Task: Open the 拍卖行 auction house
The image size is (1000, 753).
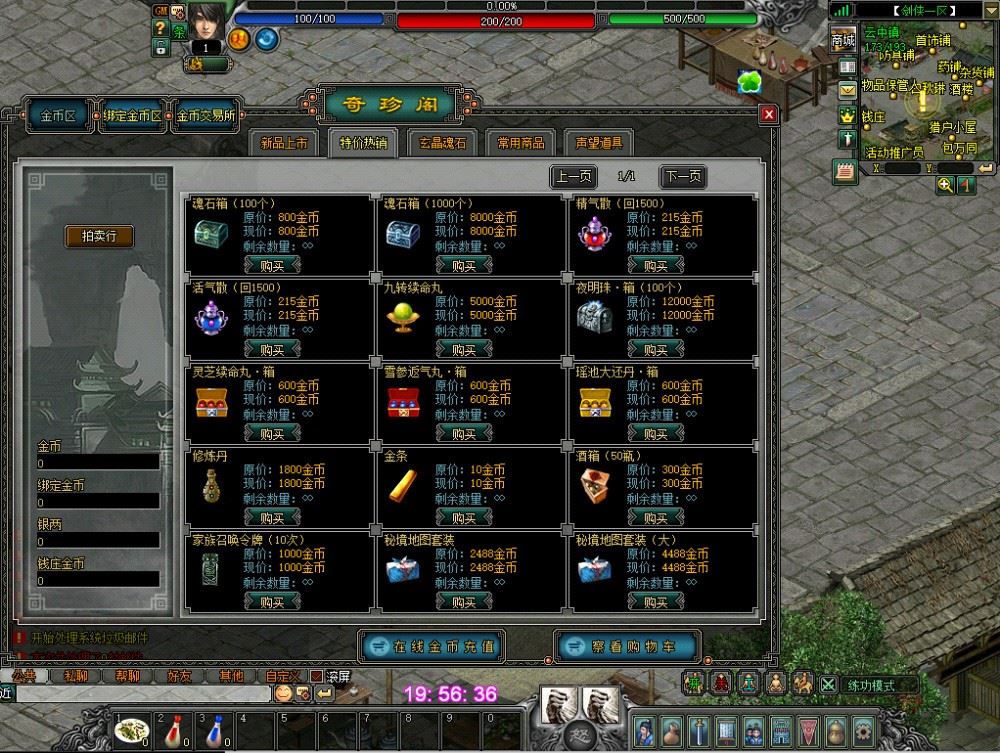Action: tap(100, 236)
